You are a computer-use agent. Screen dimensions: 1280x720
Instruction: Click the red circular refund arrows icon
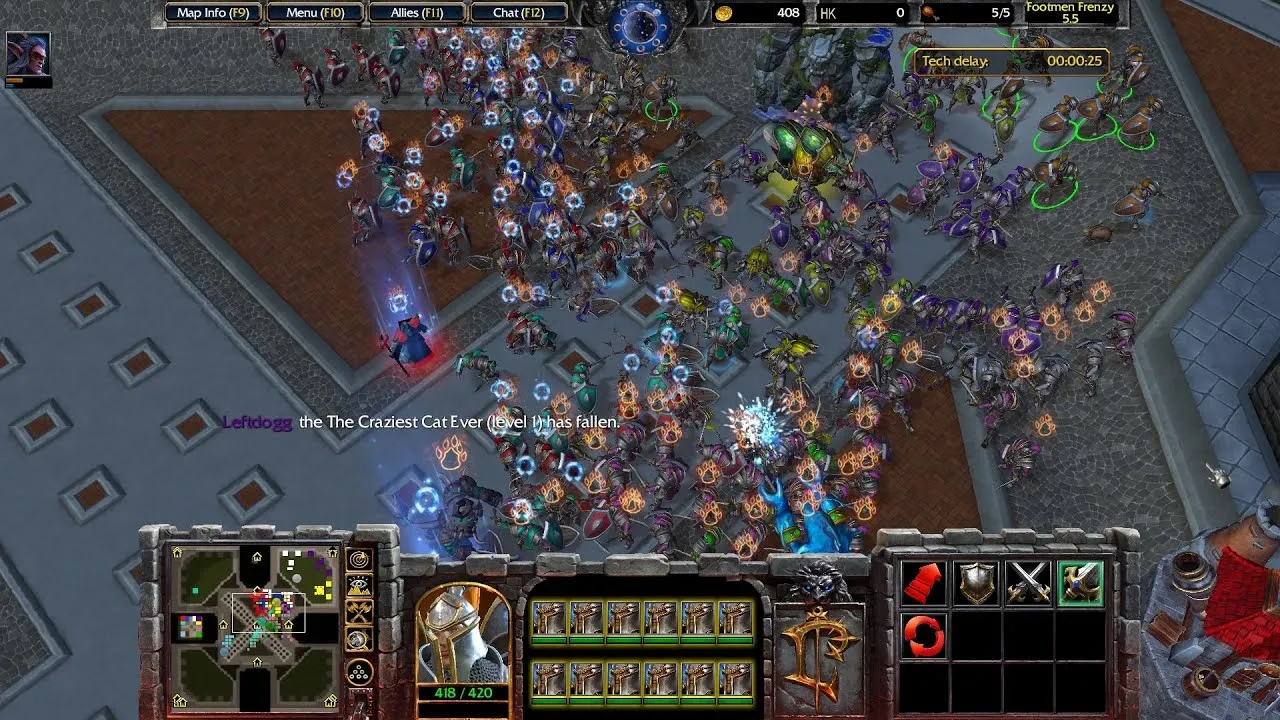coord(923,634)
